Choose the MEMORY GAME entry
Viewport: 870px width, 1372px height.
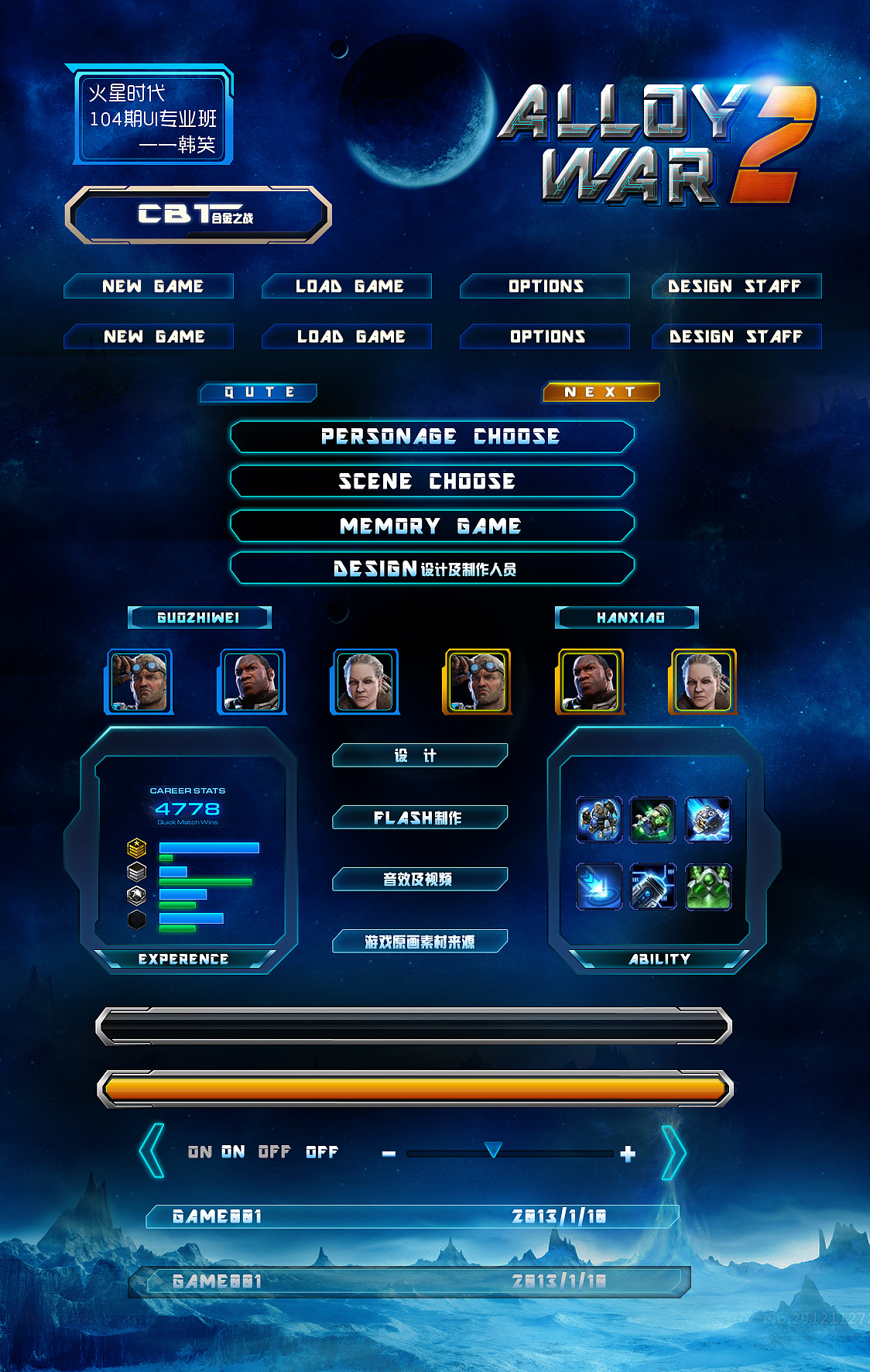[432, 526]
